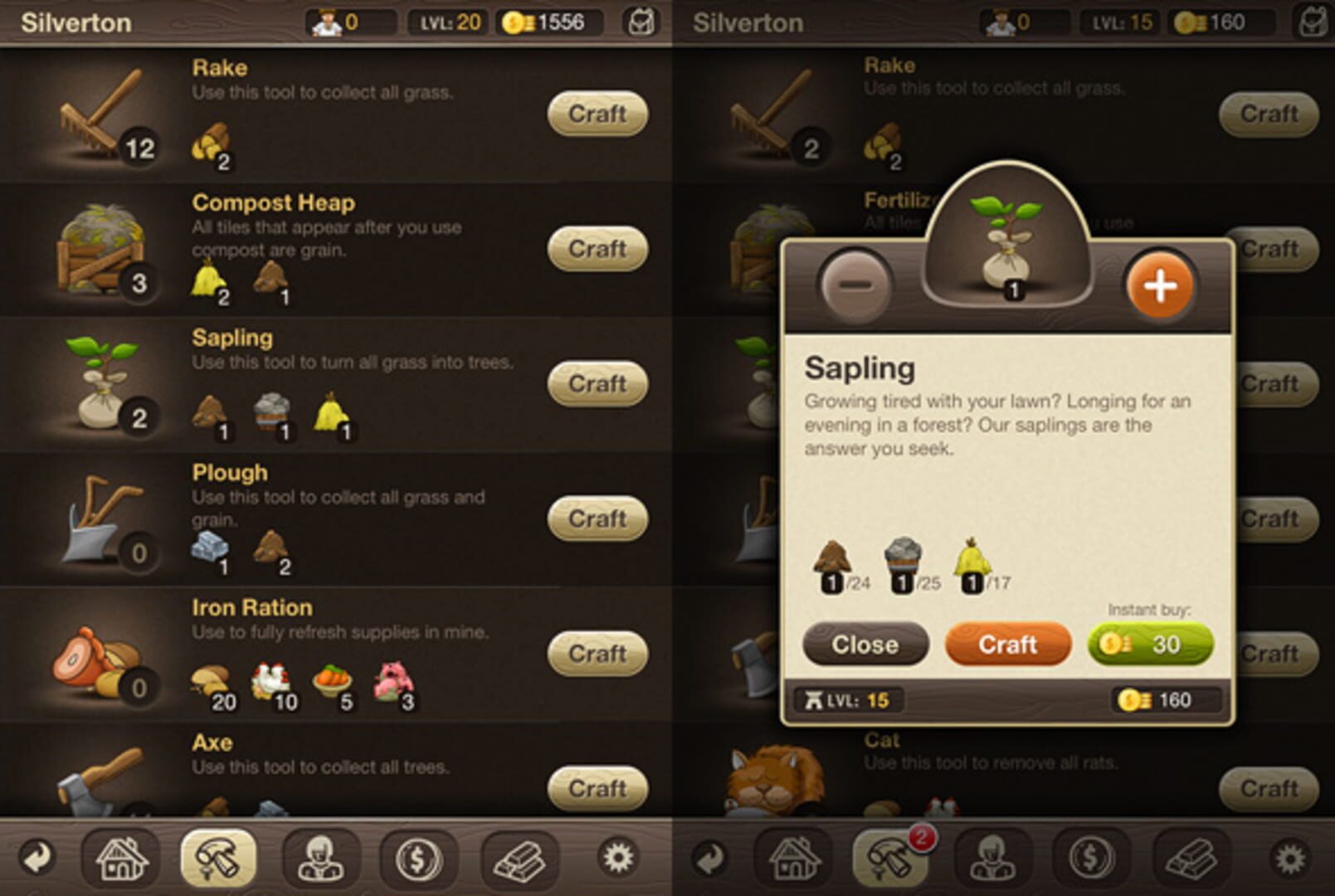Close the Sapling crafting popup

[865, 645]
